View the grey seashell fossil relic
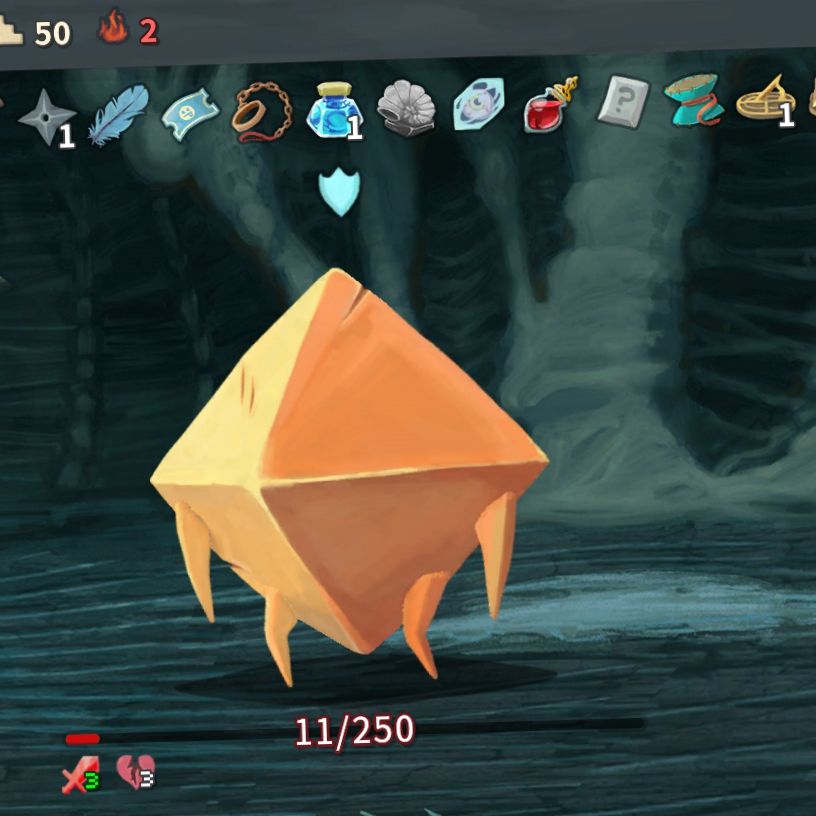Screen dimensions: 816x816 [x=405, y=107]
